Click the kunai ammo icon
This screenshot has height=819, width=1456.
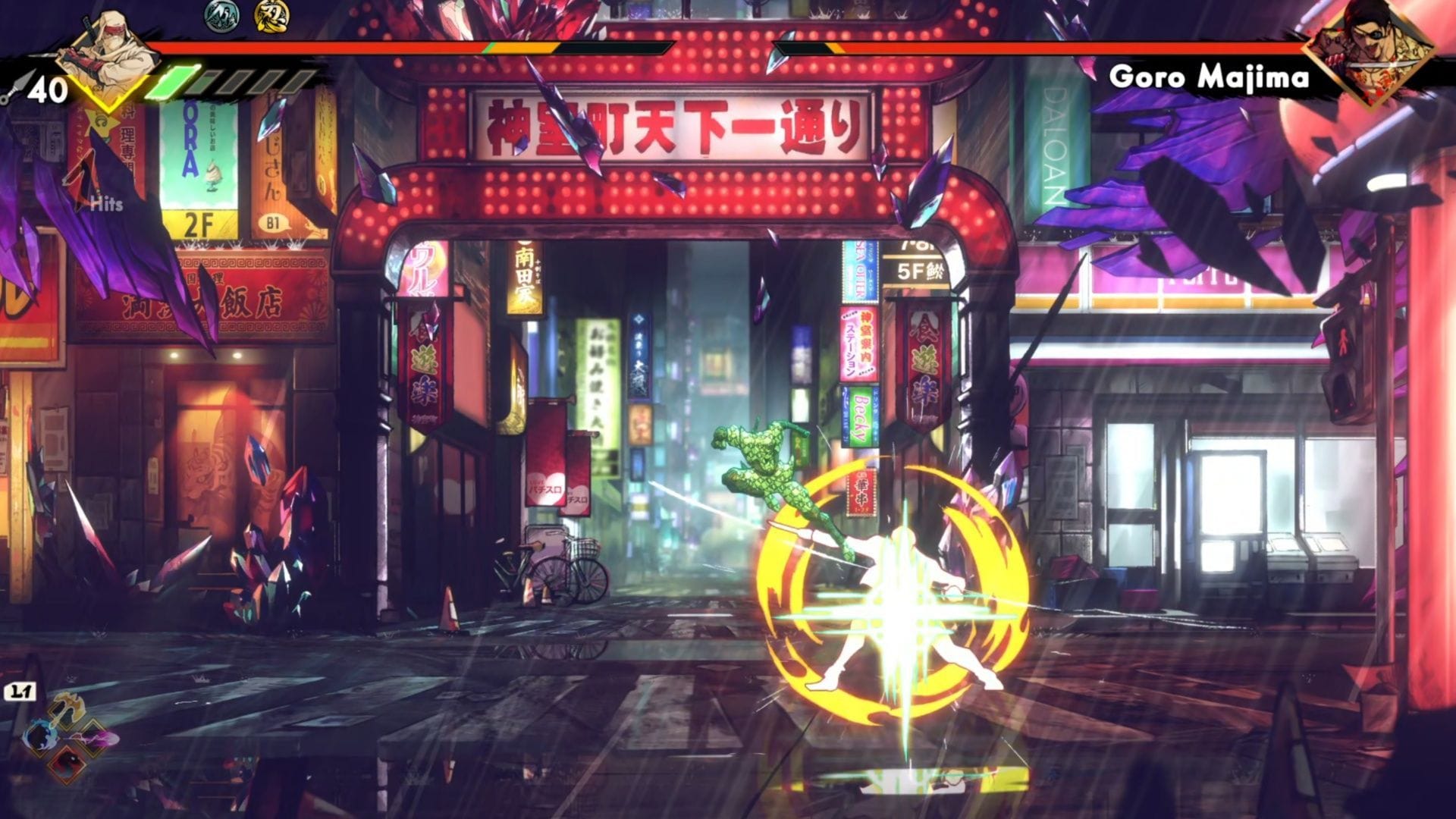[15, 89]
